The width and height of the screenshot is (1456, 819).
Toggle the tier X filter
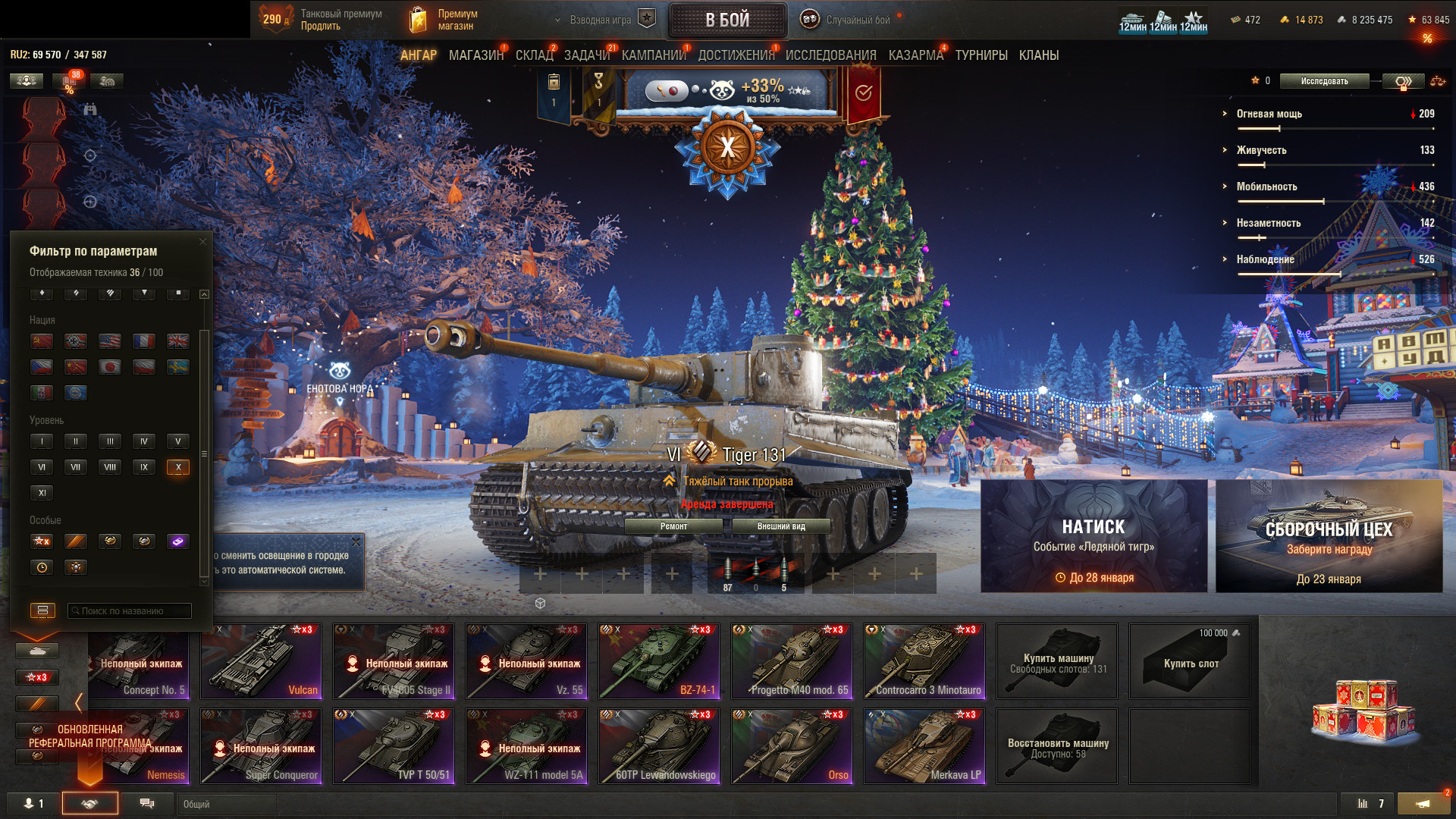(x=178, y=467)
